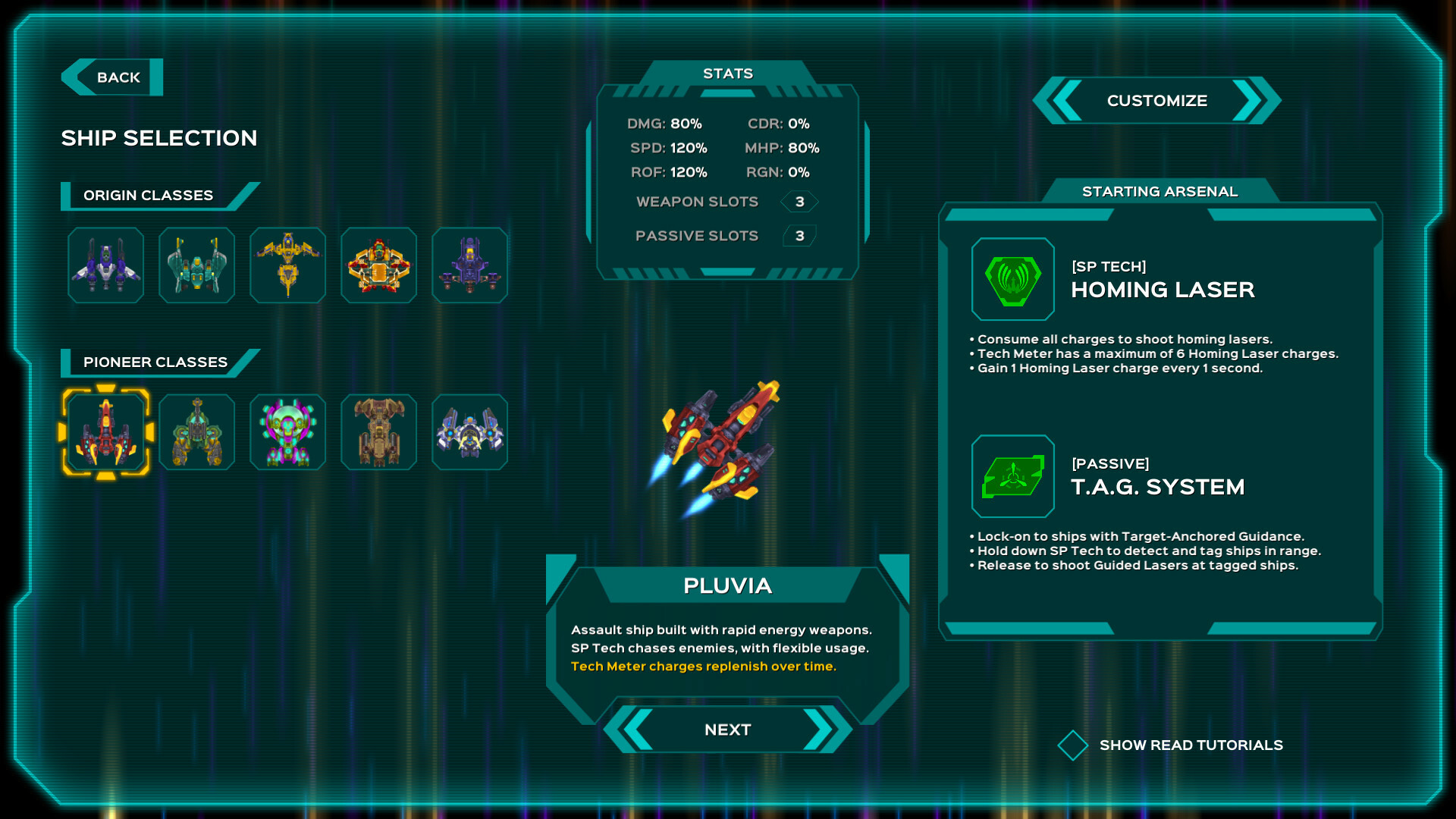Screen dimensions: 1456x819
Task: Enable the Show Read Tutorials checkbox
Action: coord(1072,745)
